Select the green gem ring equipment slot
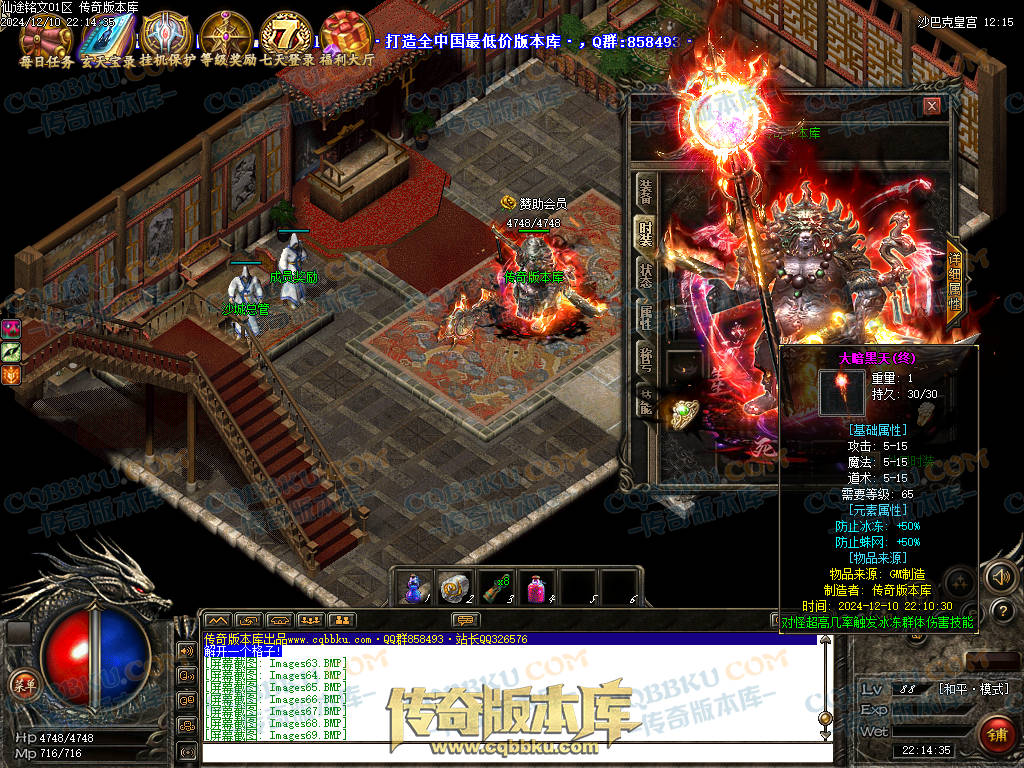 [683, 411]
